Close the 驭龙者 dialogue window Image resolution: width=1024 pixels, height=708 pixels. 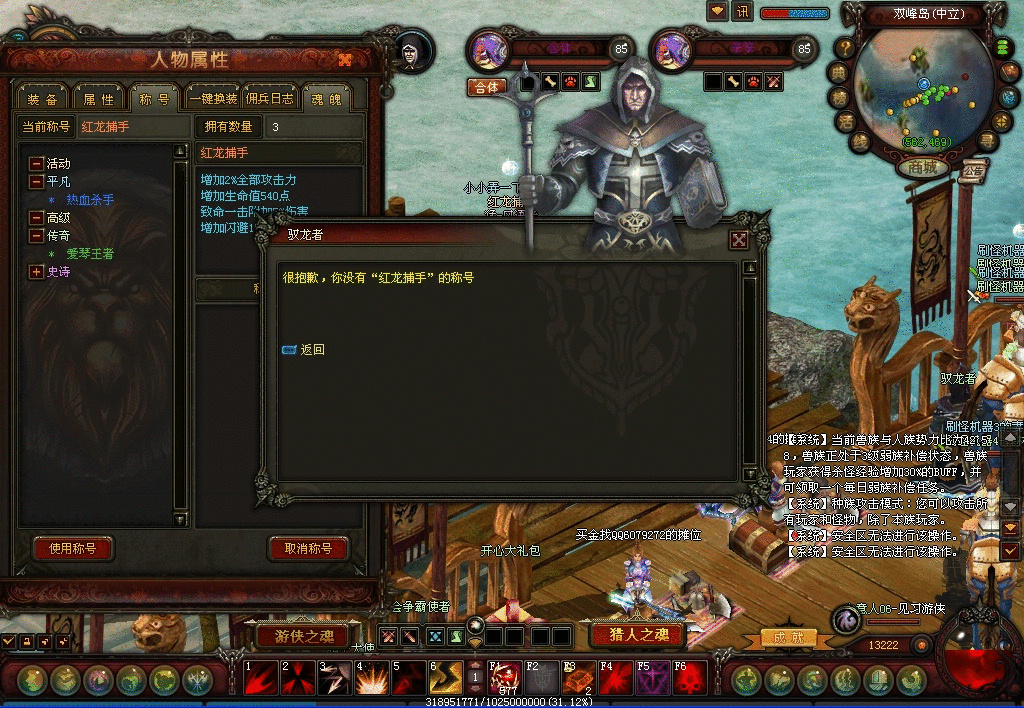click(739, 239)
